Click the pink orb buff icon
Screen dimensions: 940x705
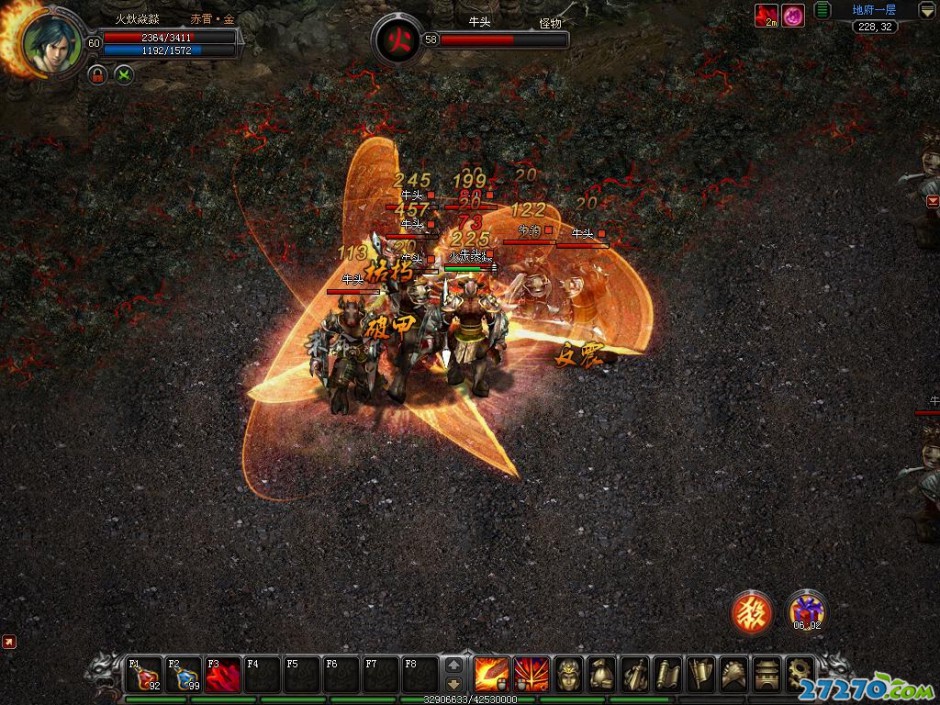coord(793,15)
